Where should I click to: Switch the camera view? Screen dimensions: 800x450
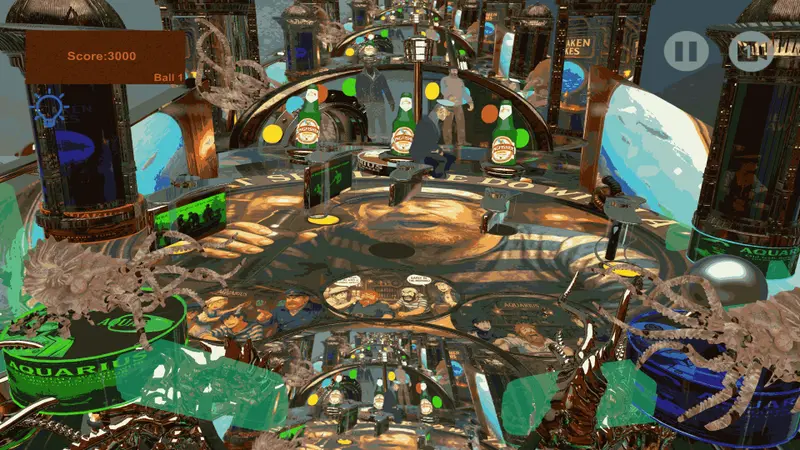point(750,49)
